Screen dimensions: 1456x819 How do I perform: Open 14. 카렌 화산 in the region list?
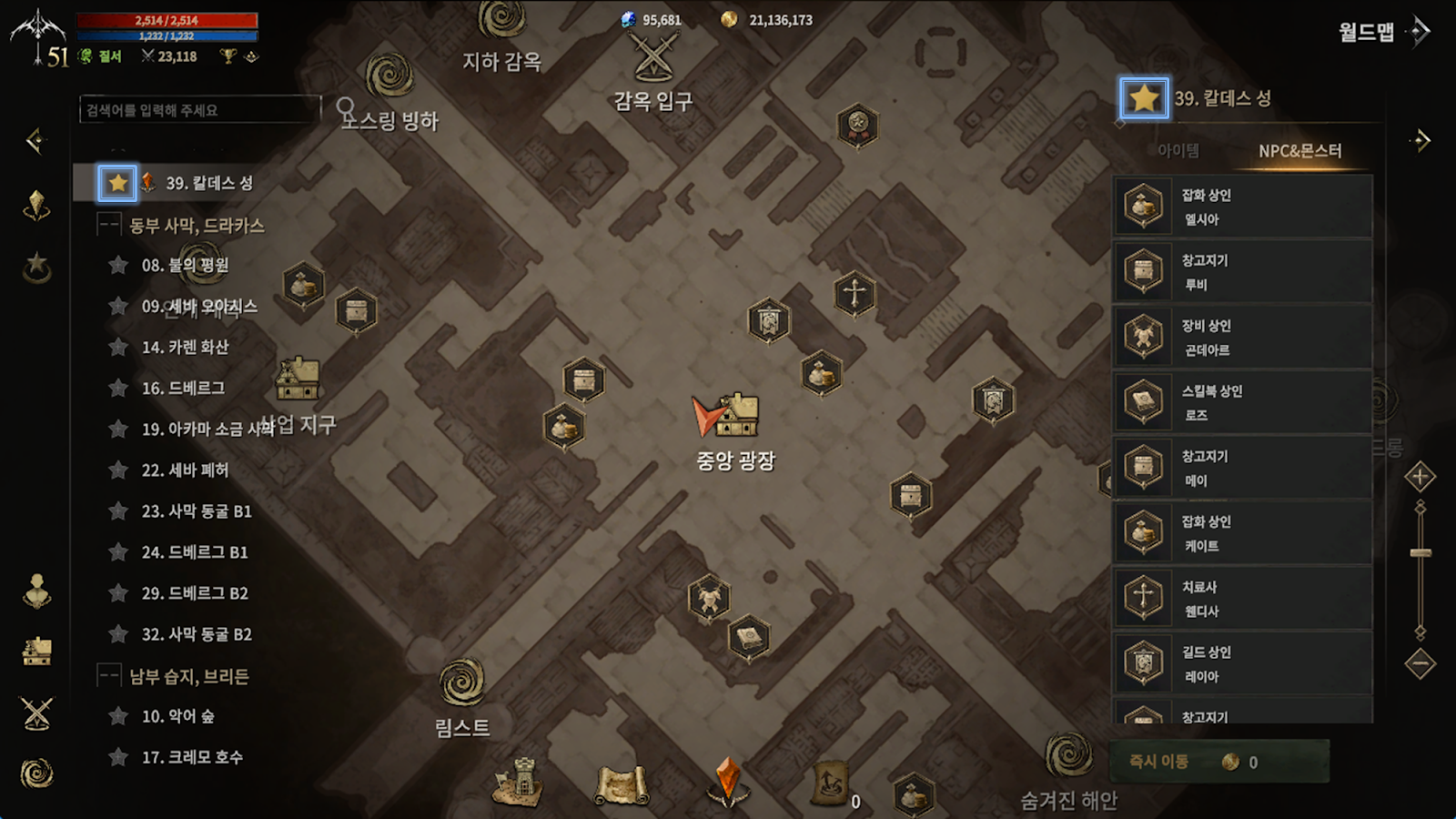click(185, 348)
